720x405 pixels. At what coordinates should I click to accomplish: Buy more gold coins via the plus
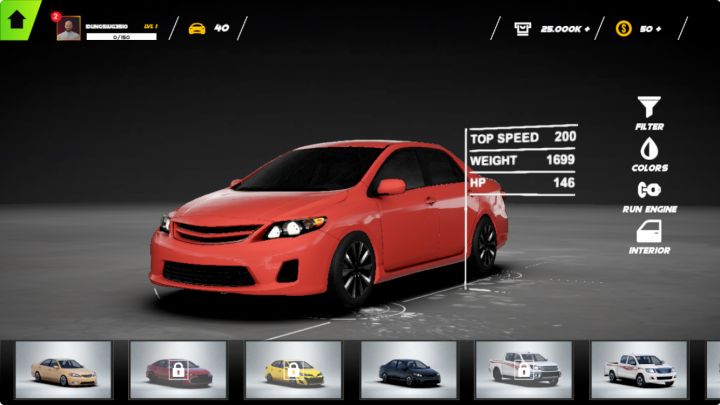pyautogui.click(x=657, y=28)
